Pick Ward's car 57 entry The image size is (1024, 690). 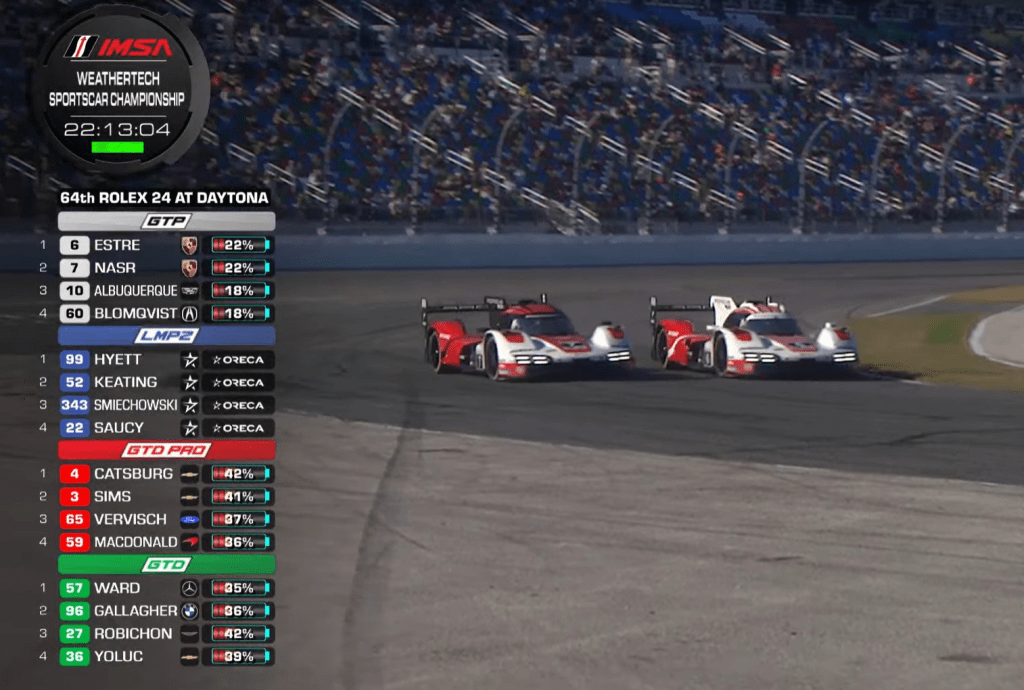(117, 588)
